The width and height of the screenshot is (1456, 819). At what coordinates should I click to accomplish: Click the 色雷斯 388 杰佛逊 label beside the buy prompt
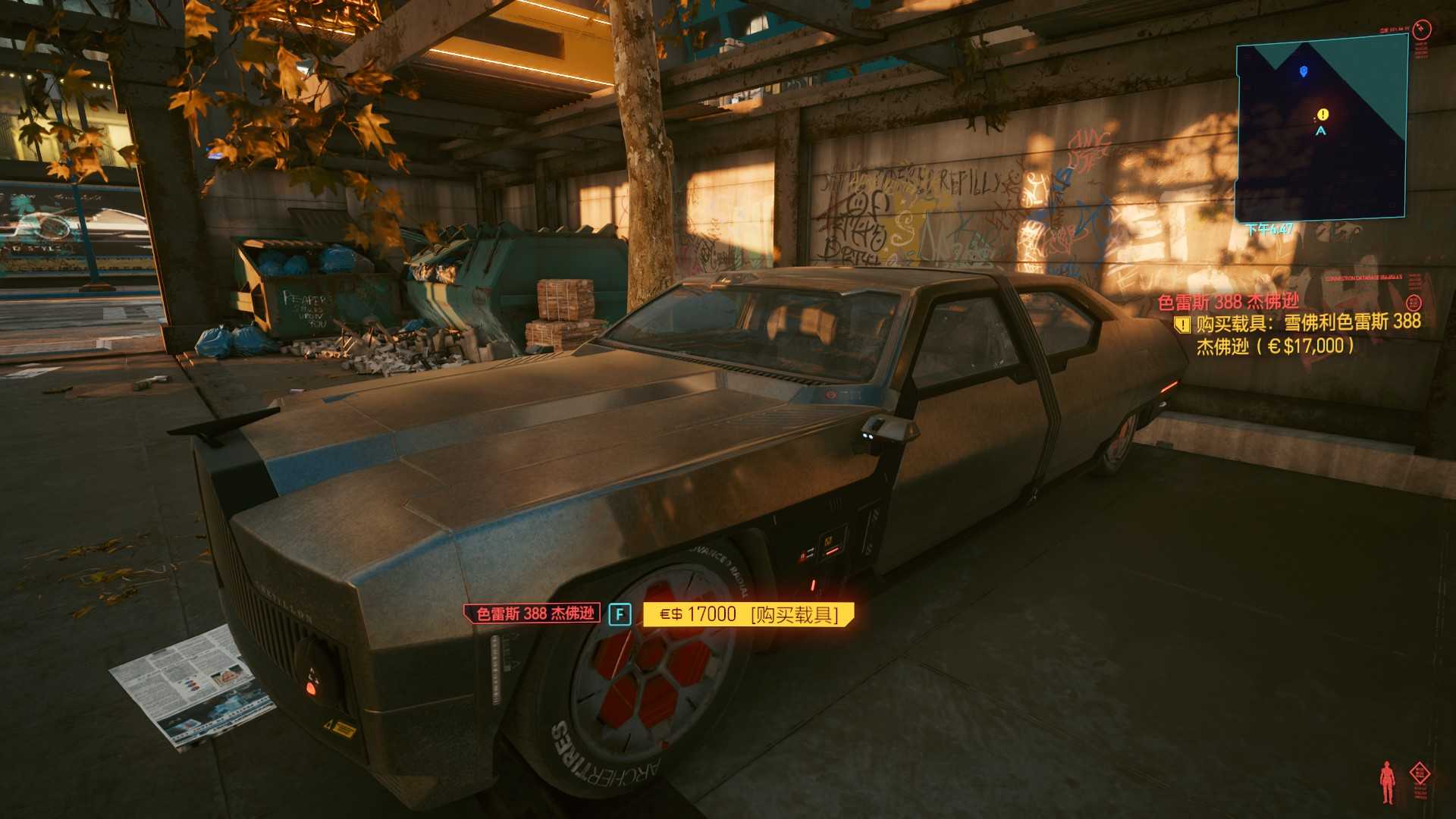(535, 613)
